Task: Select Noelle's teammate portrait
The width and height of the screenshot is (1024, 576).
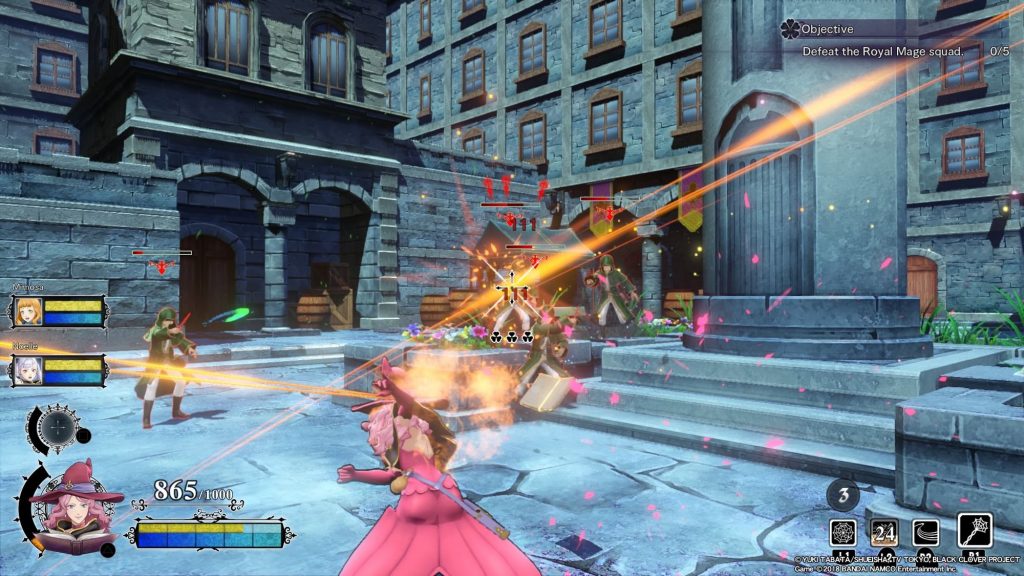Action: coord(27,371)
